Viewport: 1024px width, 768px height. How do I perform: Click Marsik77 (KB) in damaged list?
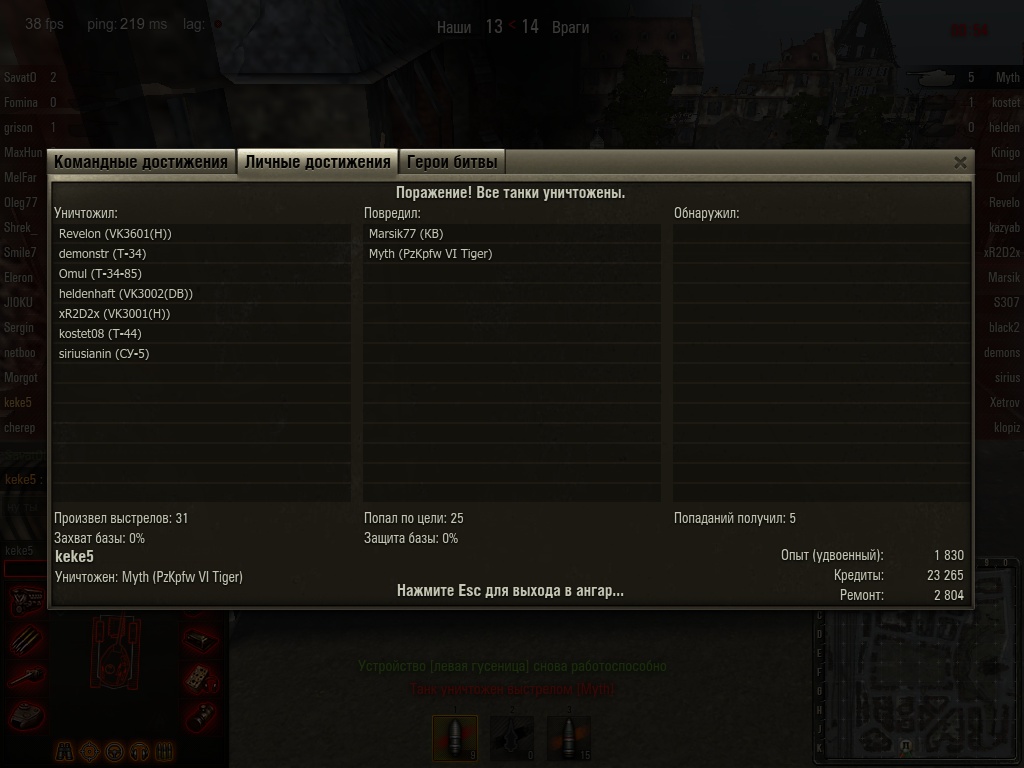pyautogui.click(x=405, y=234)
